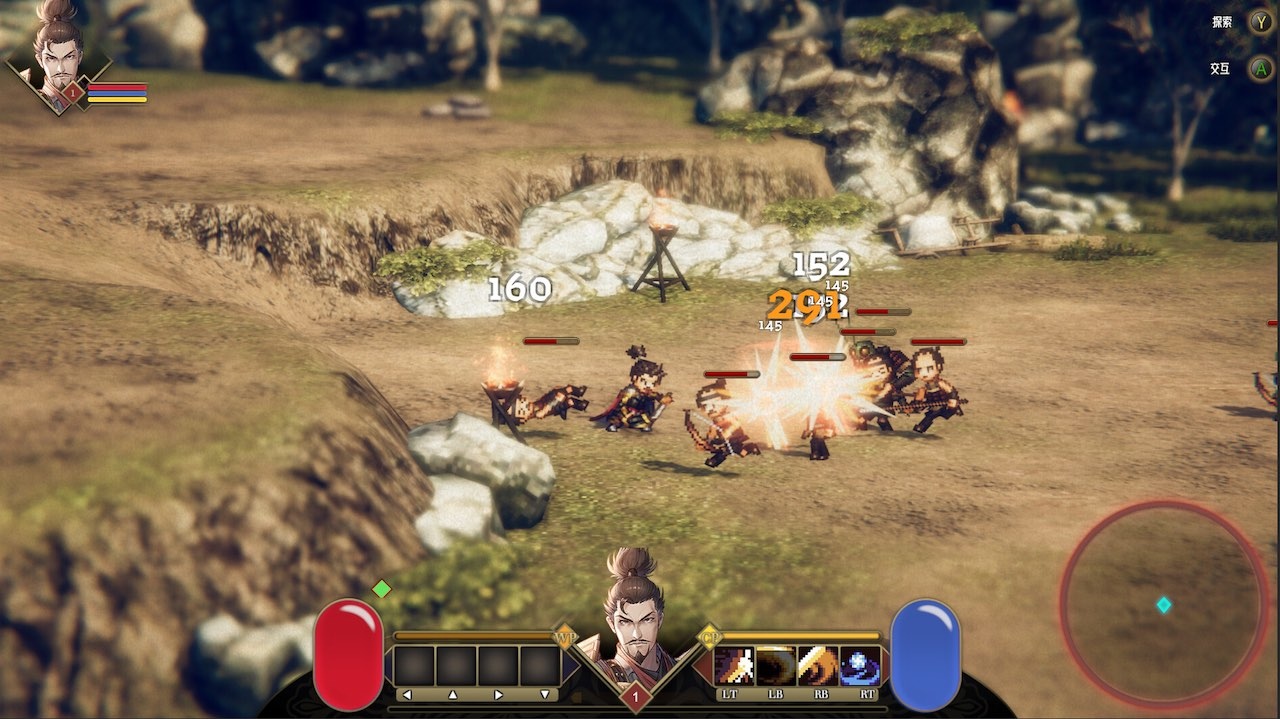Screen dimensions: 1280x719
Task: Use the LB dark whirlwind skill
Action: 777,666
